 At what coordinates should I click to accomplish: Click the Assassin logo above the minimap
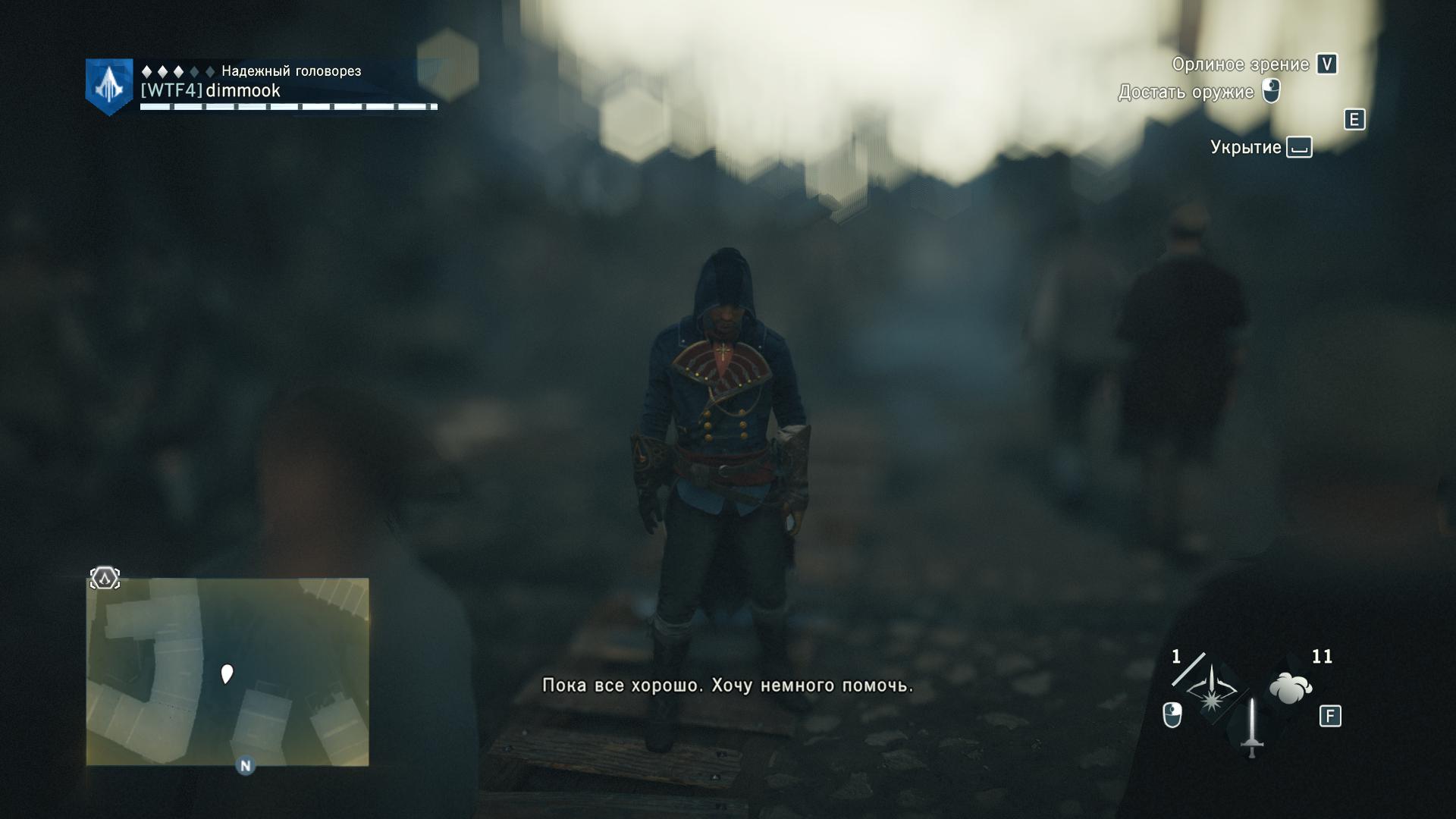click(x=105, y=579)
